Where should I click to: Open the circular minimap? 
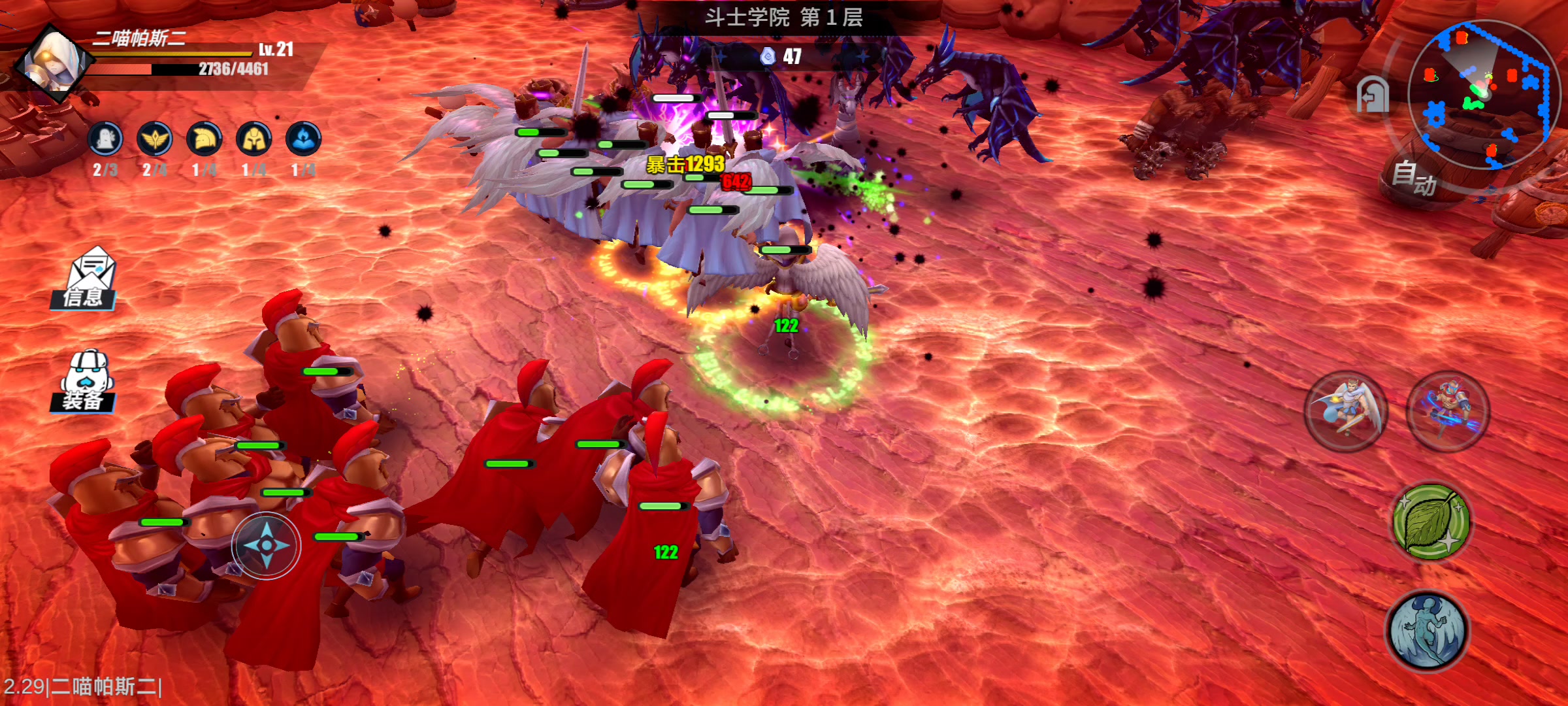coord(1483,94)
